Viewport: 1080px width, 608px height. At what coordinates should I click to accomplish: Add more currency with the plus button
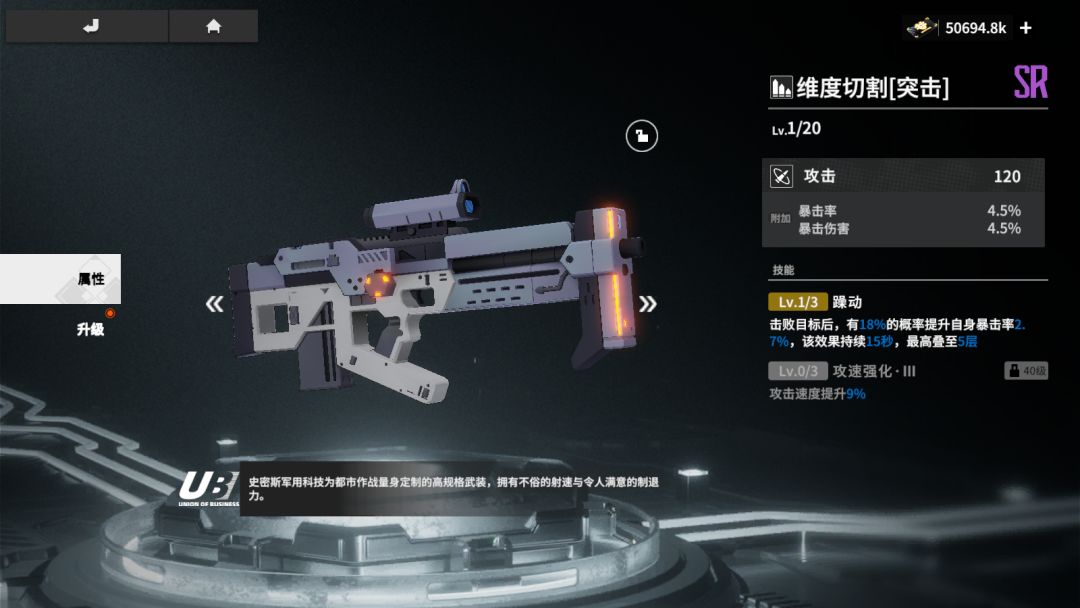click(1026, 28)
